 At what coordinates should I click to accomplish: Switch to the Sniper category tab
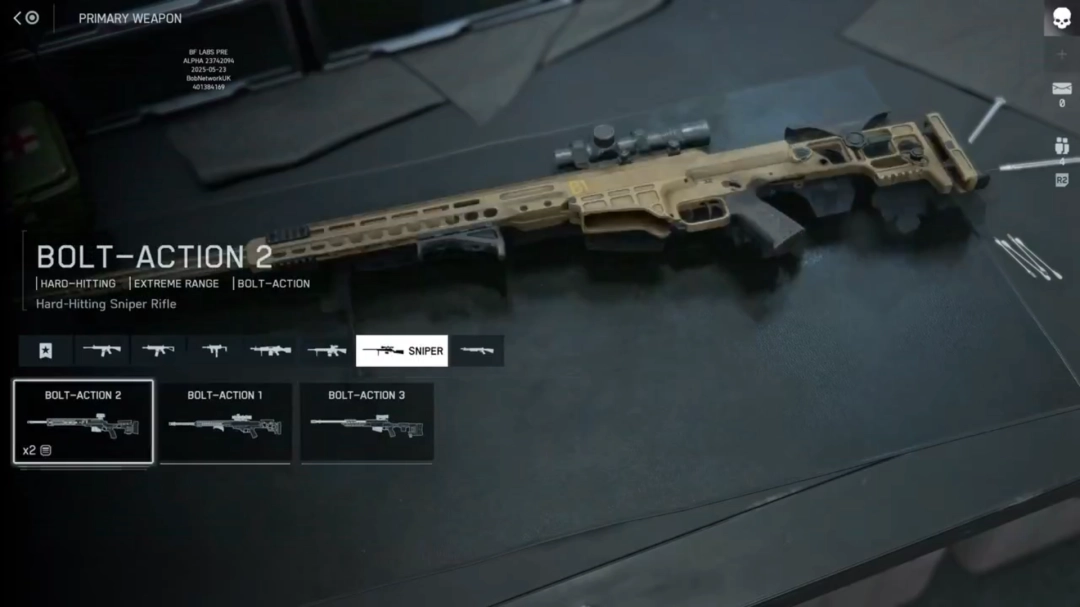[402, 351]
